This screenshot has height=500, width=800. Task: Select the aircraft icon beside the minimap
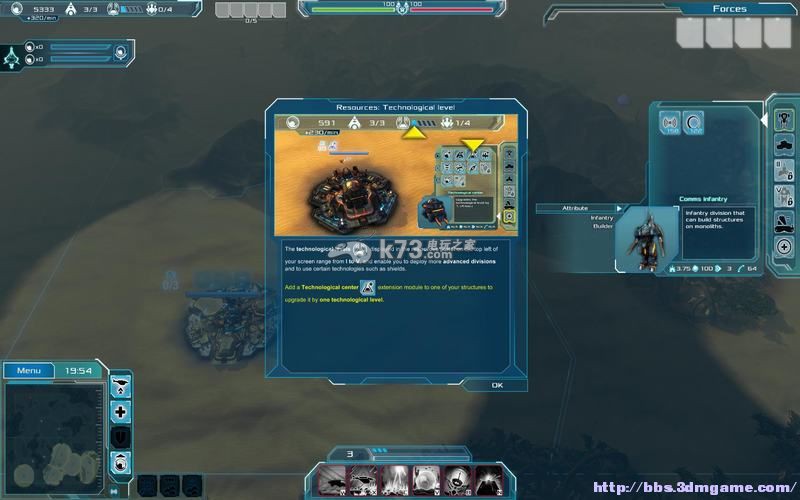tap(121, 385)
